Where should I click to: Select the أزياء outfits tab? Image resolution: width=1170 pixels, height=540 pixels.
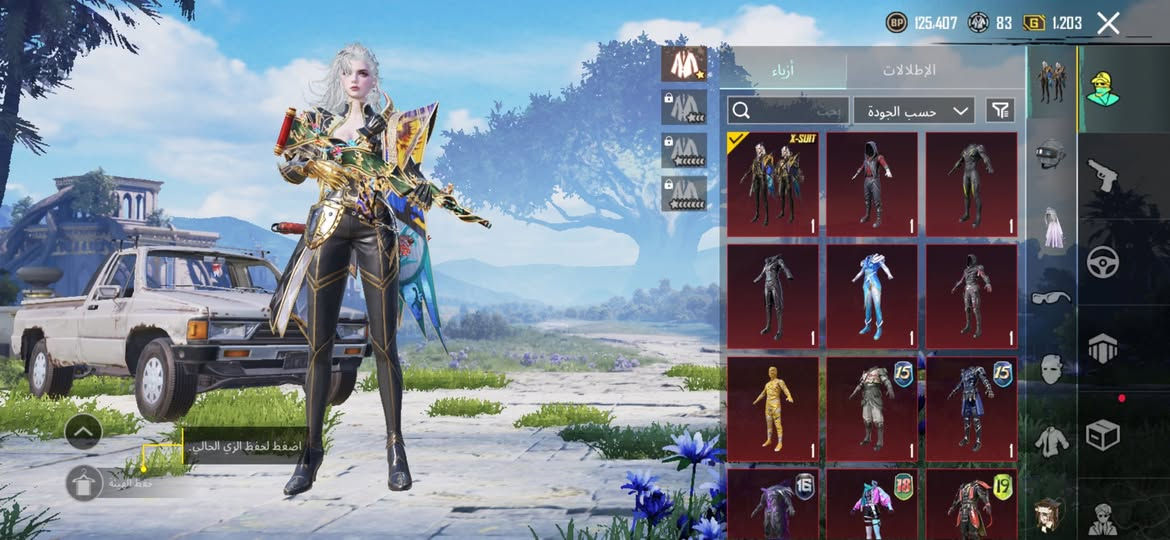783,70
